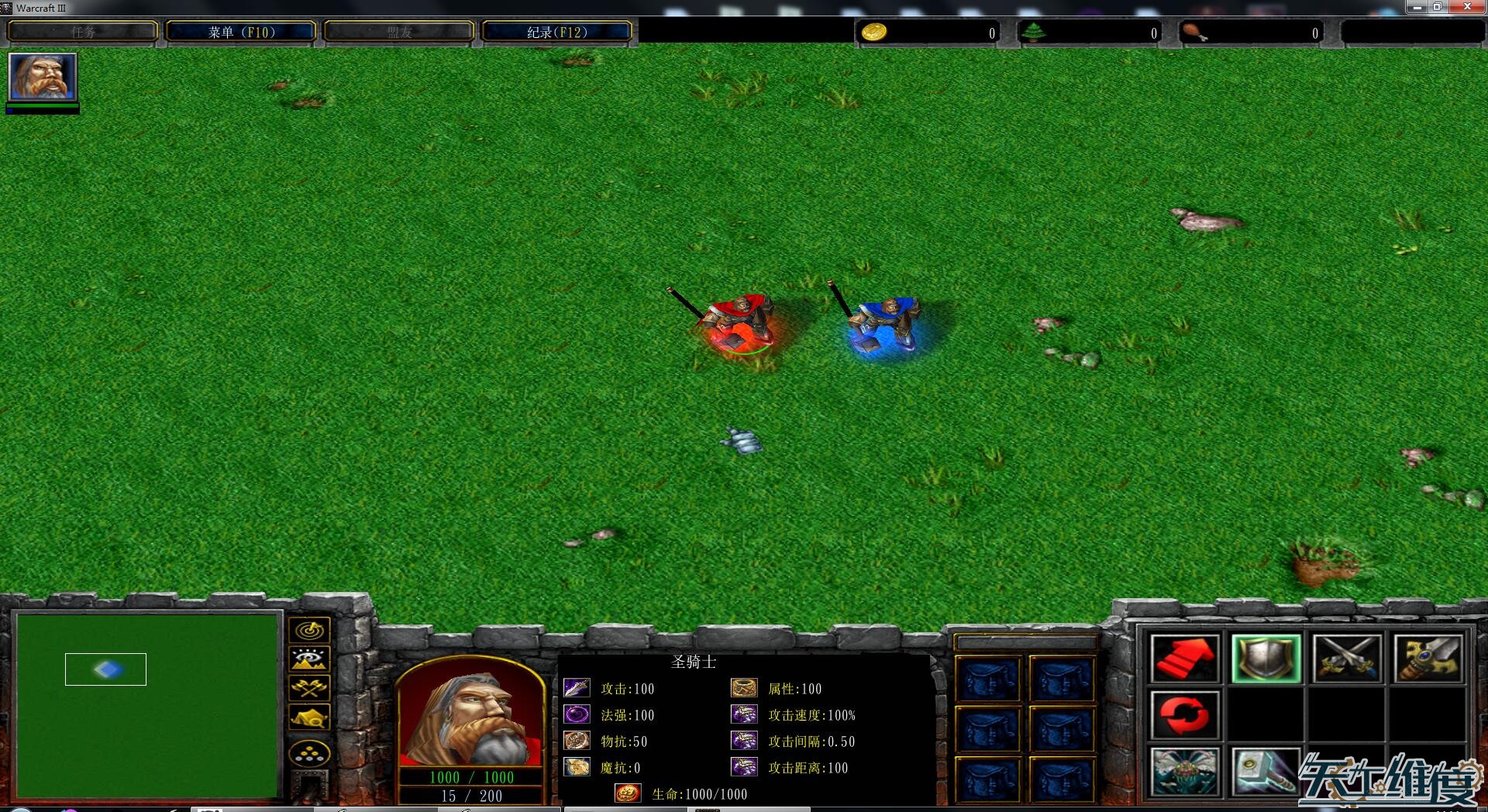The image size is (1488, 812).
Task: Close the Warcraft III window
Action: pos(1468,7)
